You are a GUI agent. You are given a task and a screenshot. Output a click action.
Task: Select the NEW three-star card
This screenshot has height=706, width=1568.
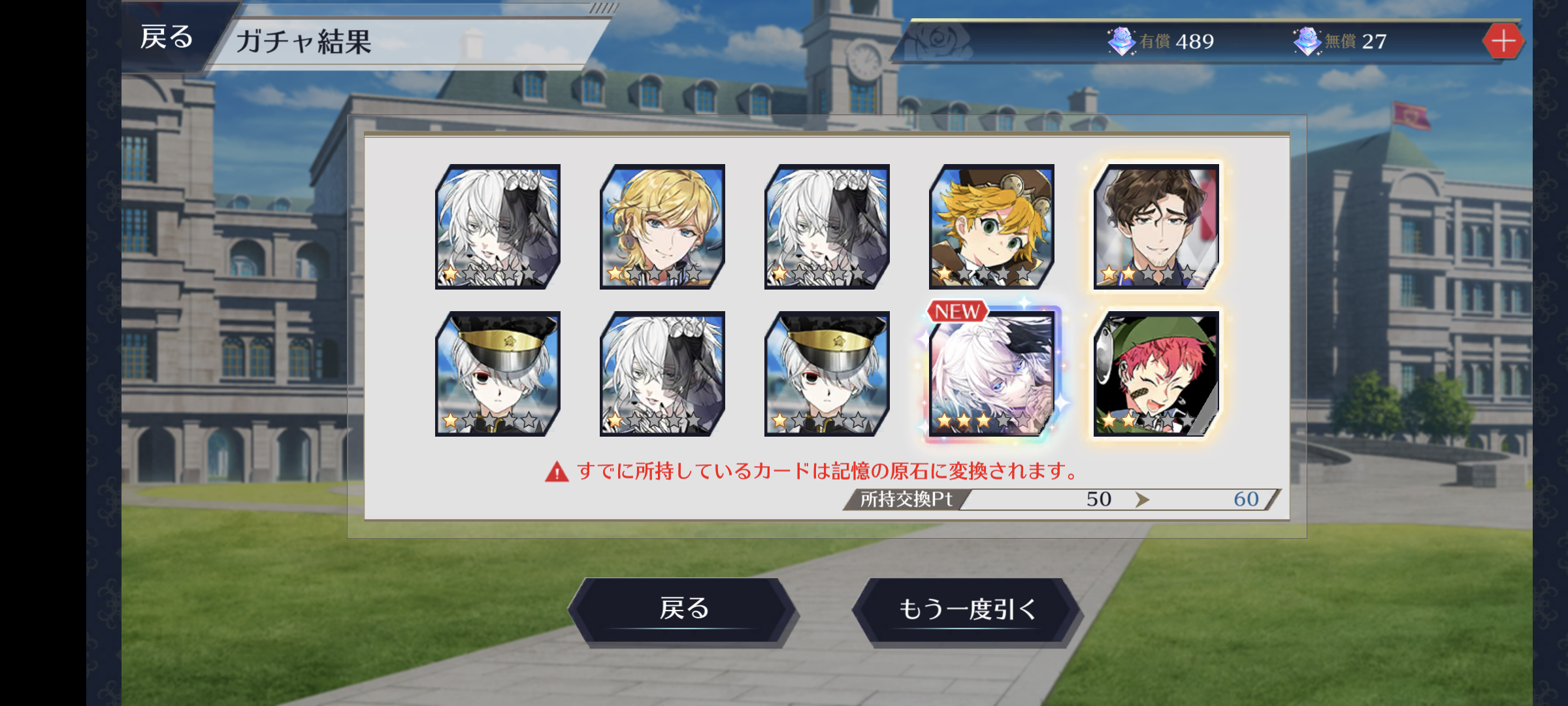992,374
